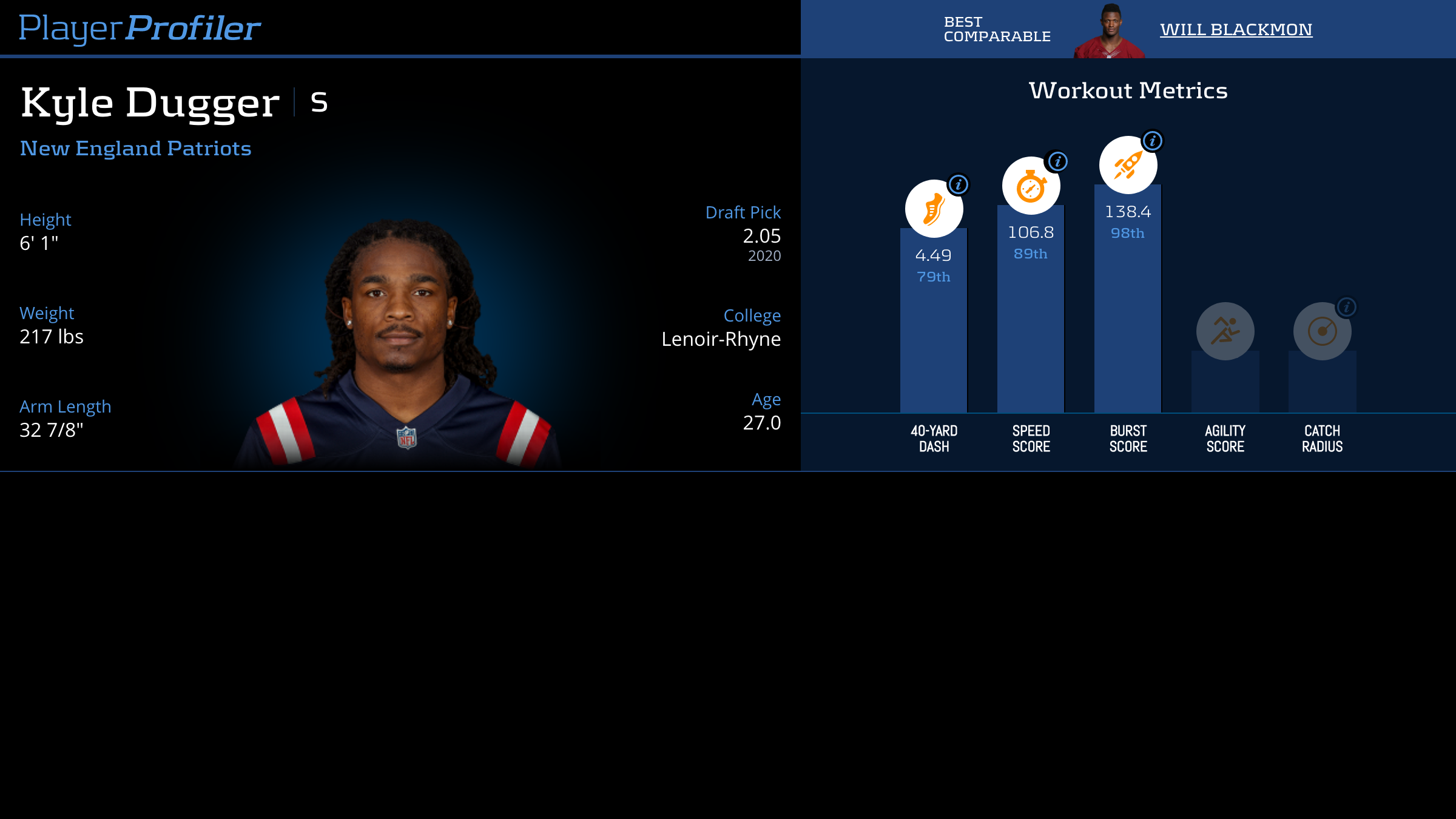
Task: Show info for the Speed Score metric
Action: click(1058, 161)
